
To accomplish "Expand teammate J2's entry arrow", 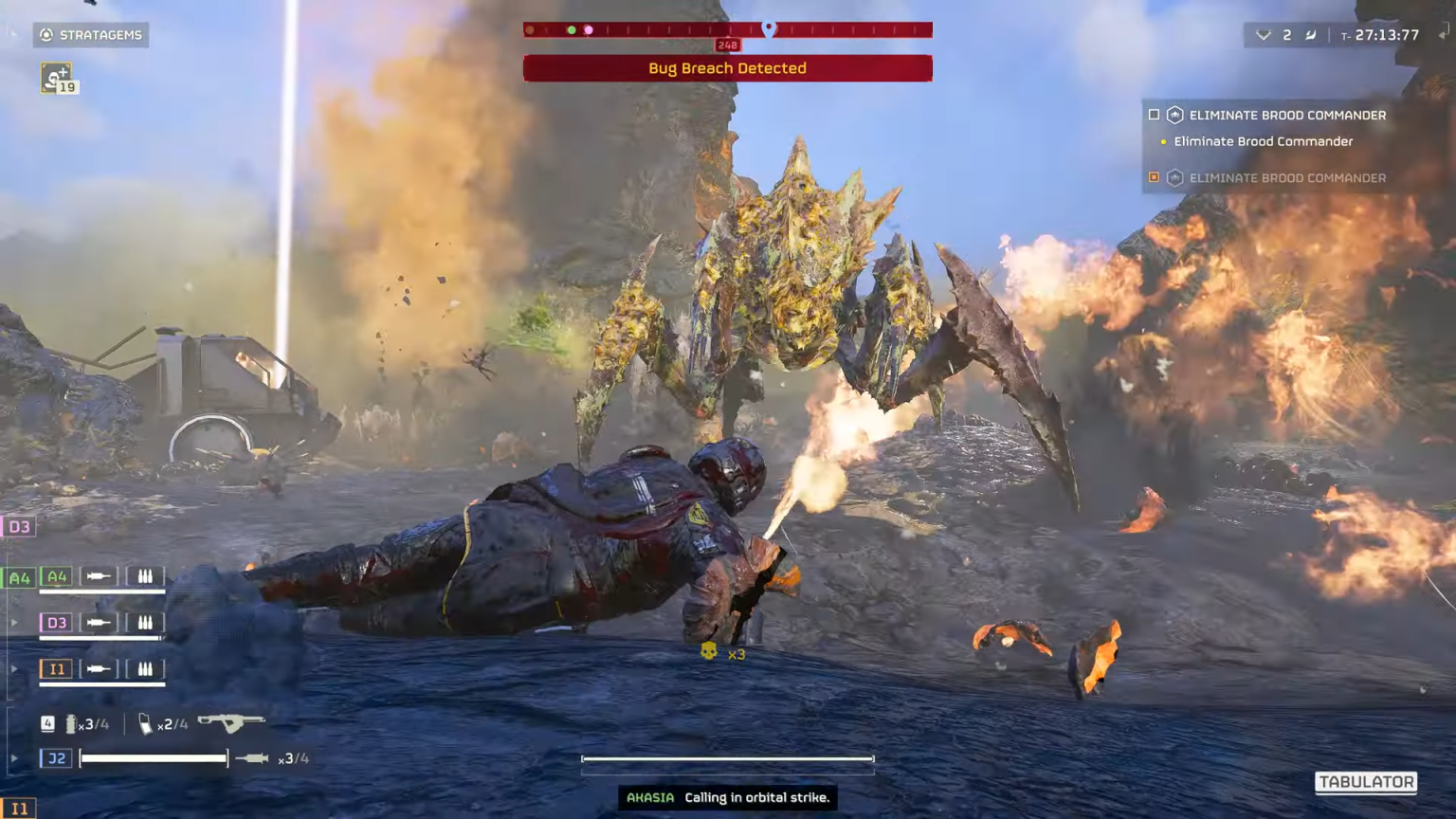I will 13,758.
